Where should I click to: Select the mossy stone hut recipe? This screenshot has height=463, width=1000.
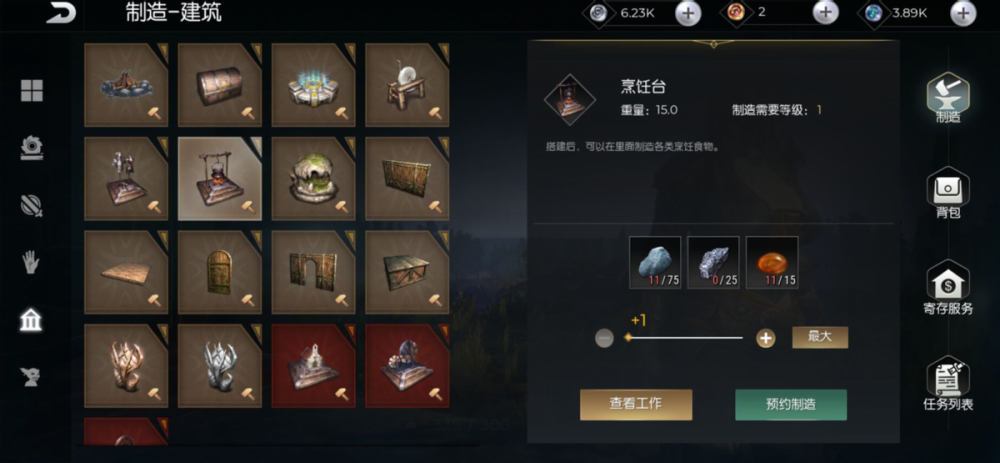313,178
